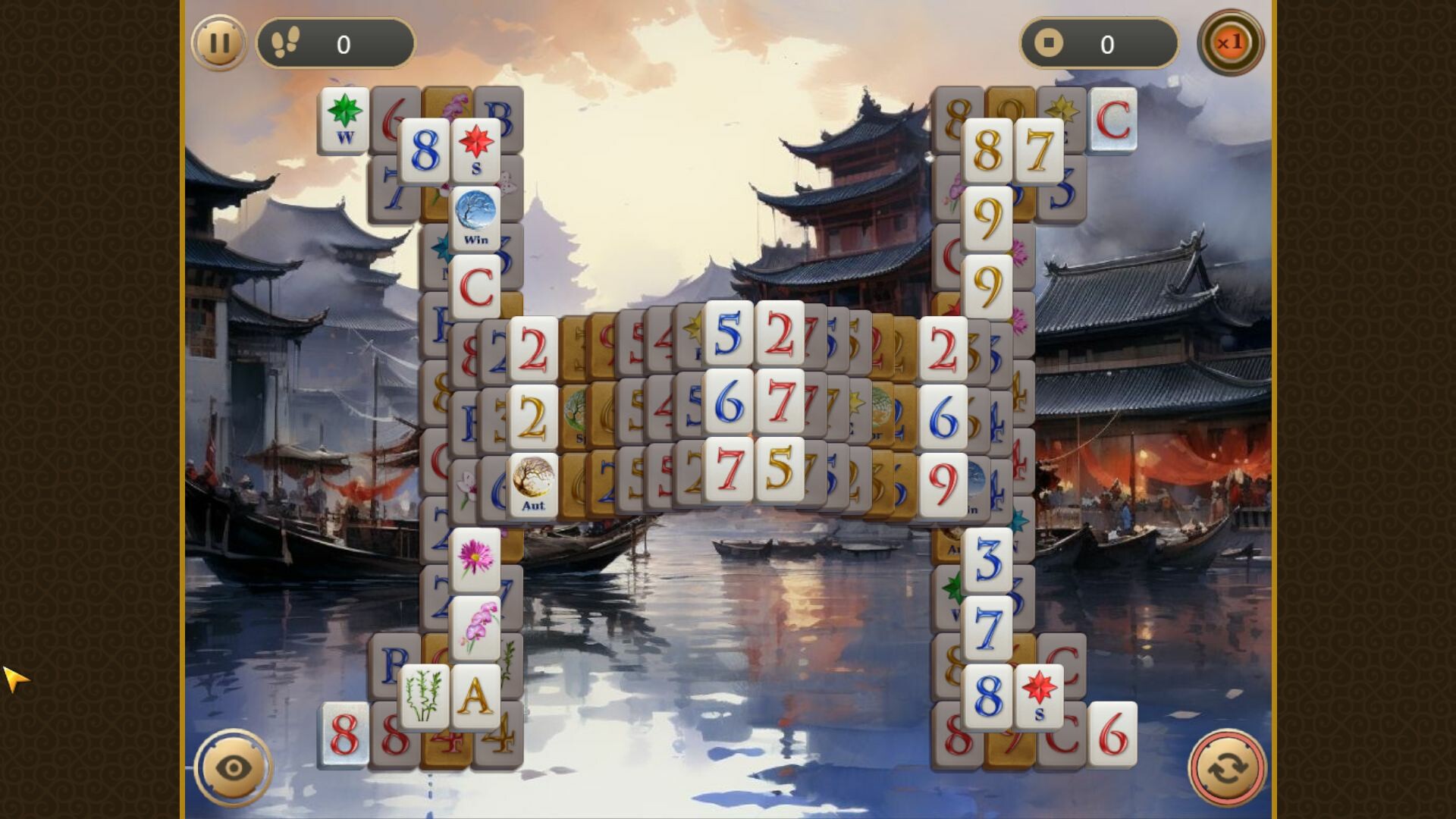This screenshot has width=1456, height=819.
Task: Select the green W star season tile
Action: tap(344, 120)
